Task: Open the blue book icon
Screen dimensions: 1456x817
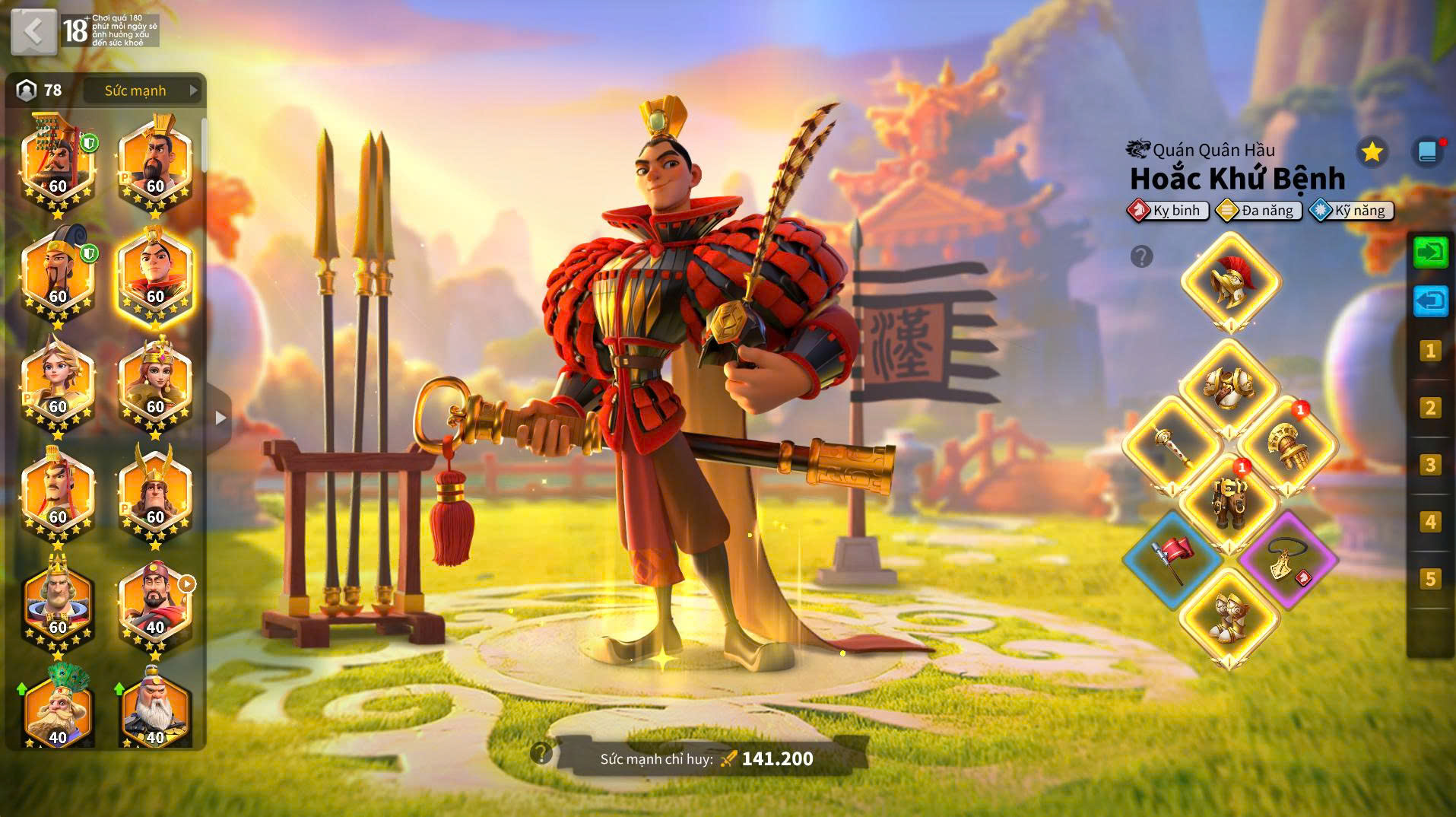Action: (x=1427, y=152)
